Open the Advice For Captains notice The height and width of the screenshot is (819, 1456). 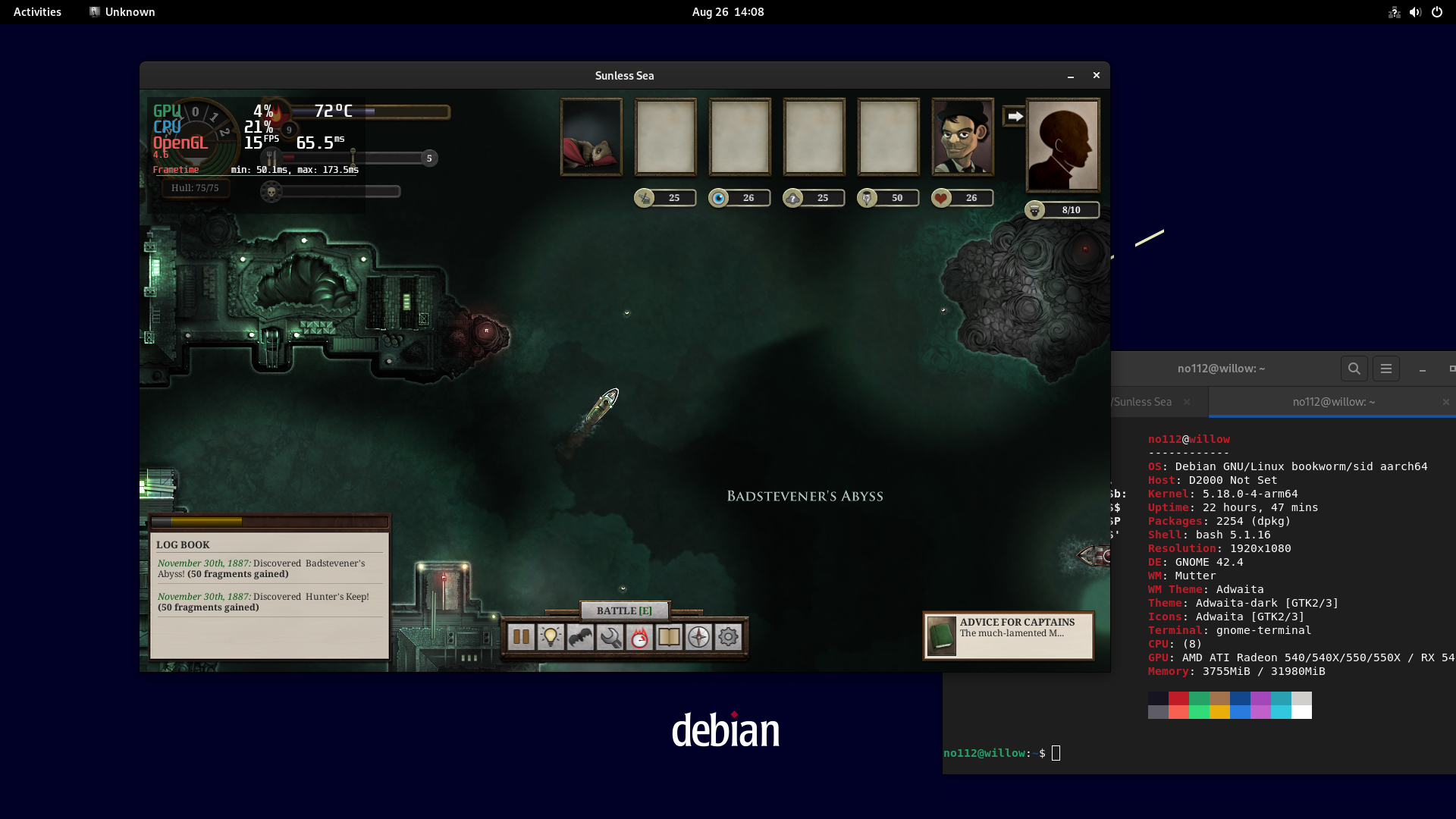pos(1008,635)
